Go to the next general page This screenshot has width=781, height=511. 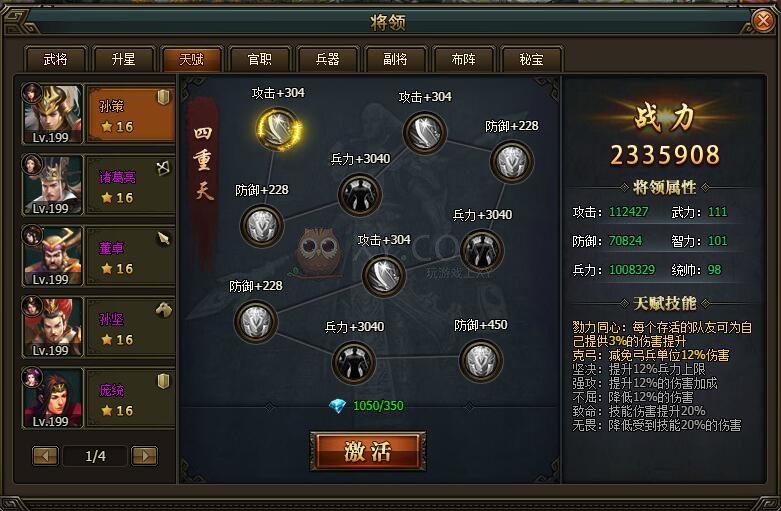tap(145, 456)
